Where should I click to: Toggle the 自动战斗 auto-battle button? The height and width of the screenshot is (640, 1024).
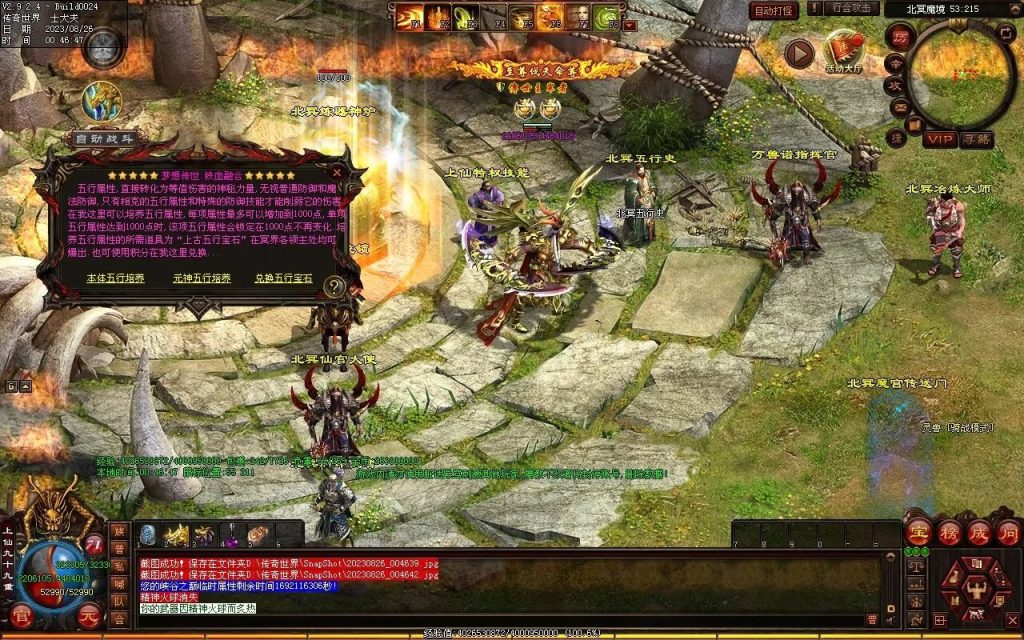point(104,139)
